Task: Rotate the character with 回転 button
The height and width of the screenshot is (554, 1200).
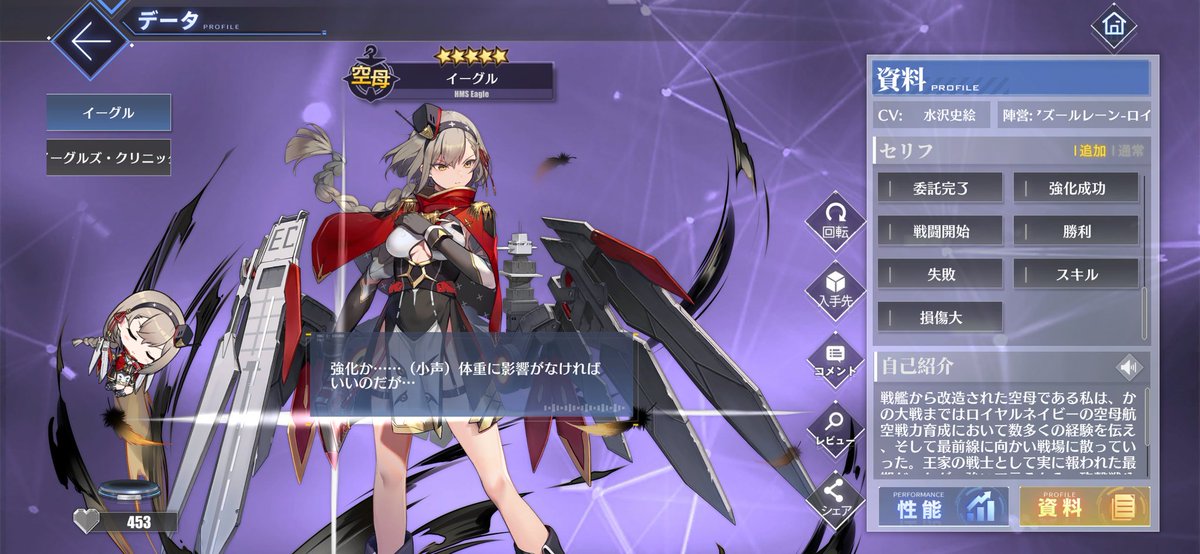Action: pyautogui.click(x=835, y=221)
